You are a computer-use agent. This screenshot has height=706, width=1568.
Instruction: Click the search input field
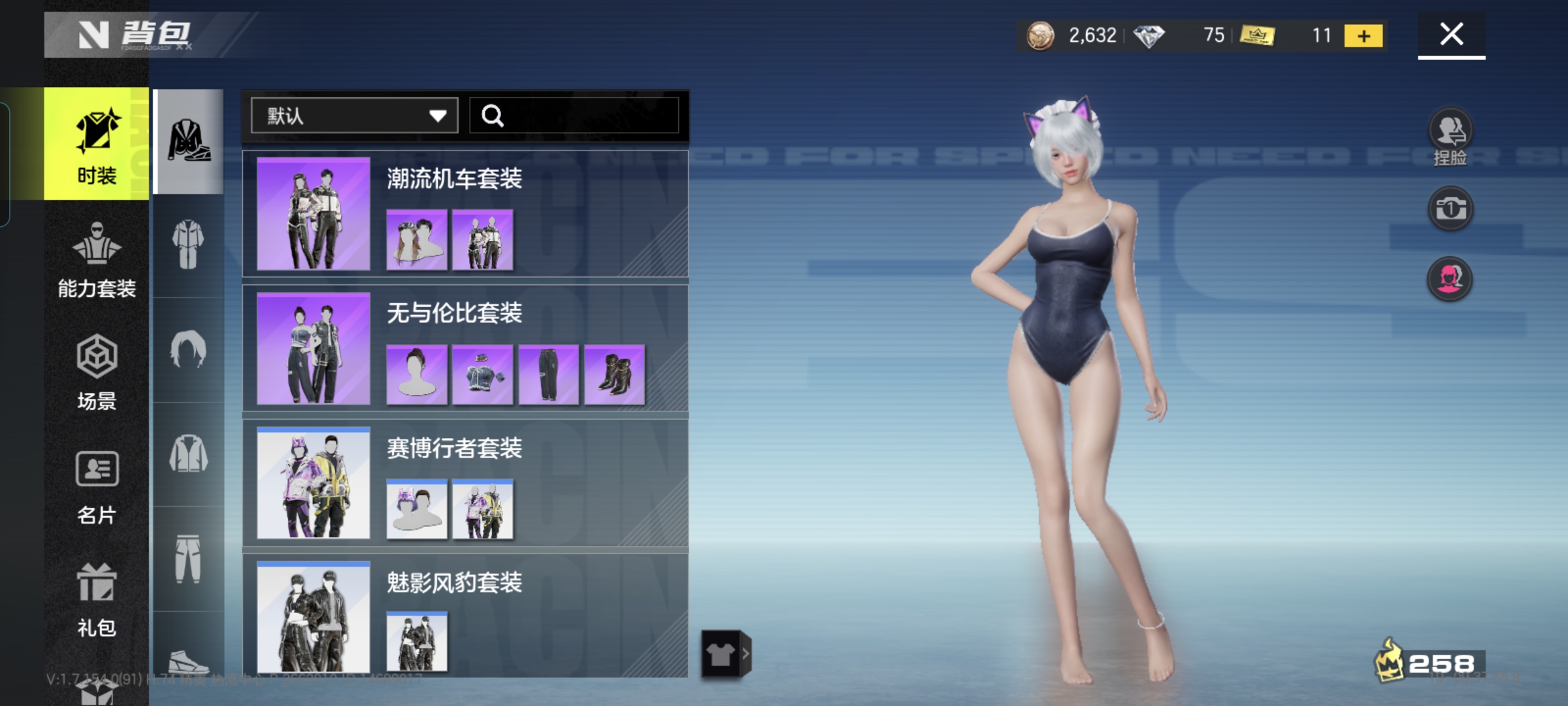point(575,116)
